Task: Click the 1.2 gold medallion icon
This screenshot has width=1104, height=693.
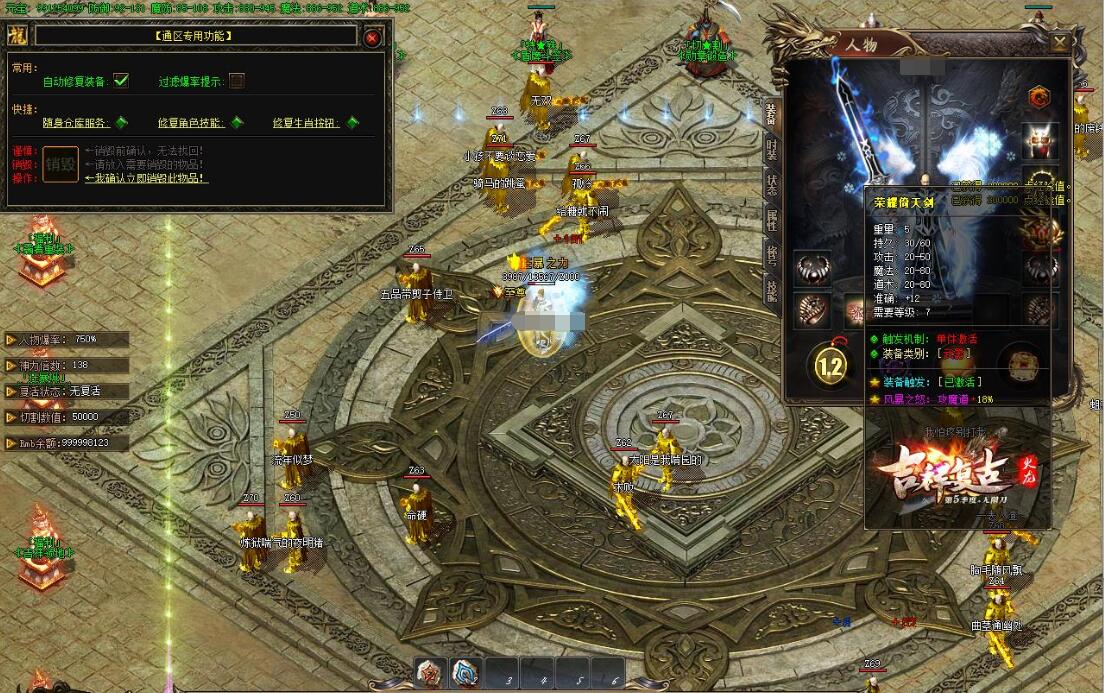Action: pos(830,366)
